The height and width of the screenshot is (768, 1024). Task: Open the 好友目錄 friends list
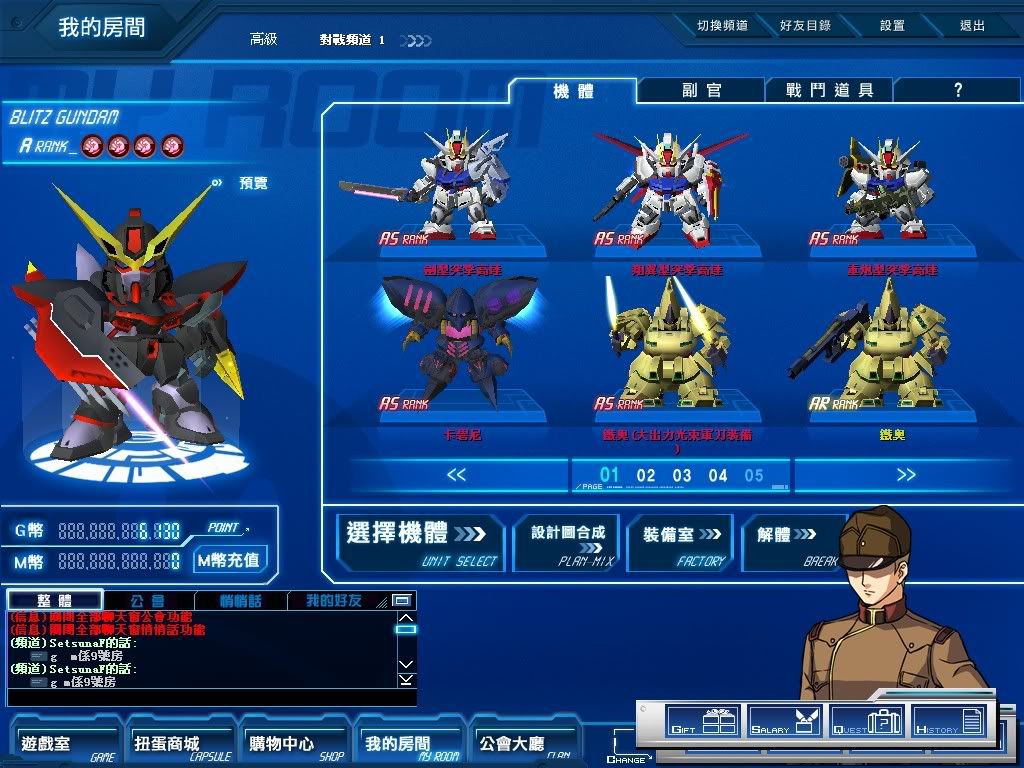[x=805, y=26]
